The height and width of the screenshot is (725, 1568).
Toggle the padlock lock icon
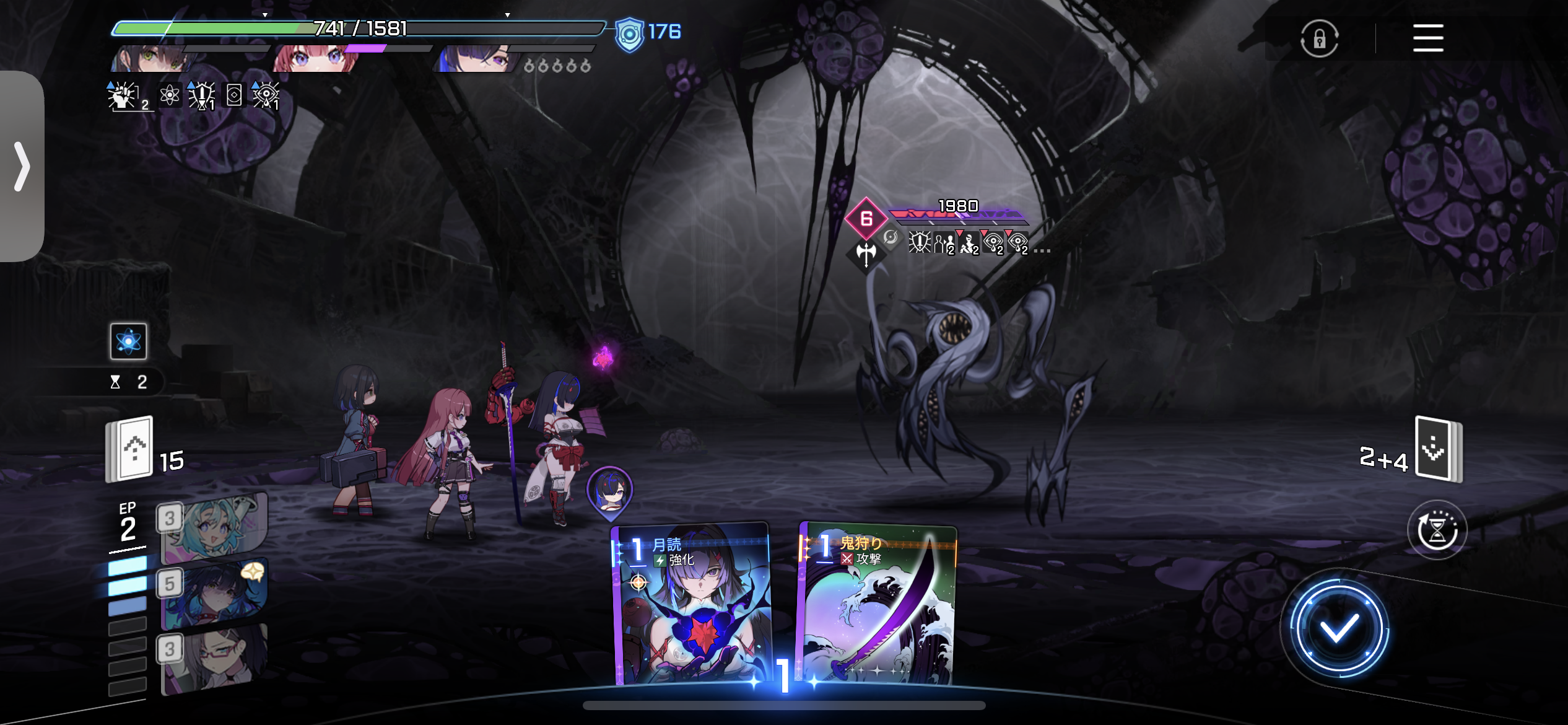coord(1319,39)
